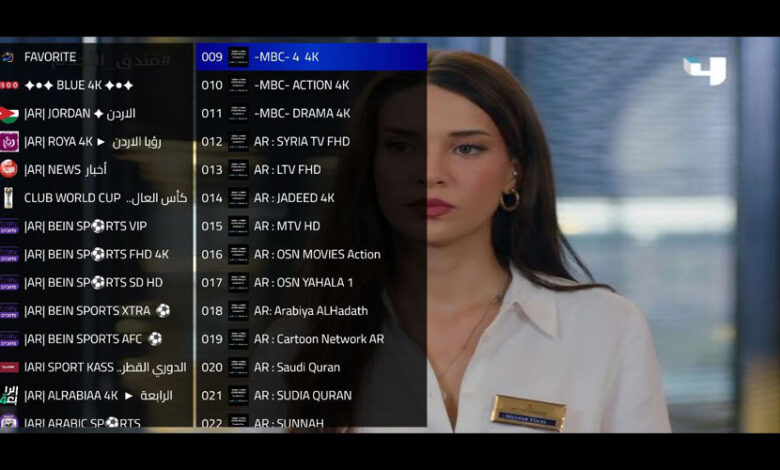Switch to channel 011 MBC DRAMA 4K

point(310,113)
